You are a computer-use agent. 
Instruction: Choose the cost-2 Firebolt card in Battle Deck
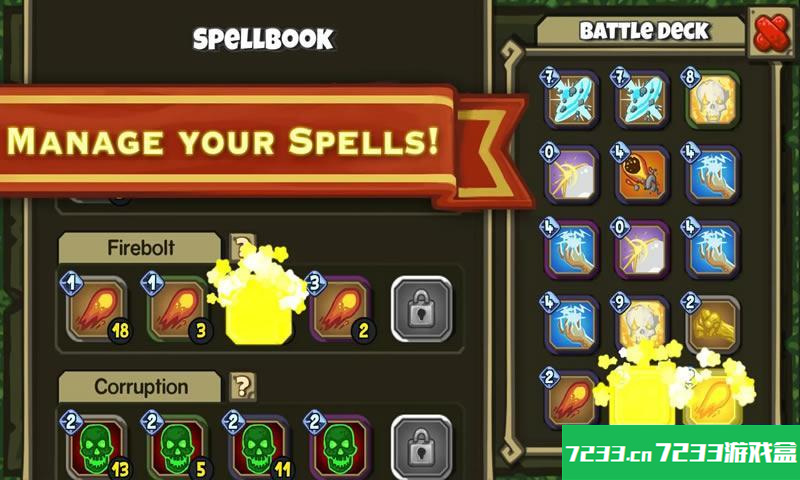pyautogui.click(x=573, y=397)
